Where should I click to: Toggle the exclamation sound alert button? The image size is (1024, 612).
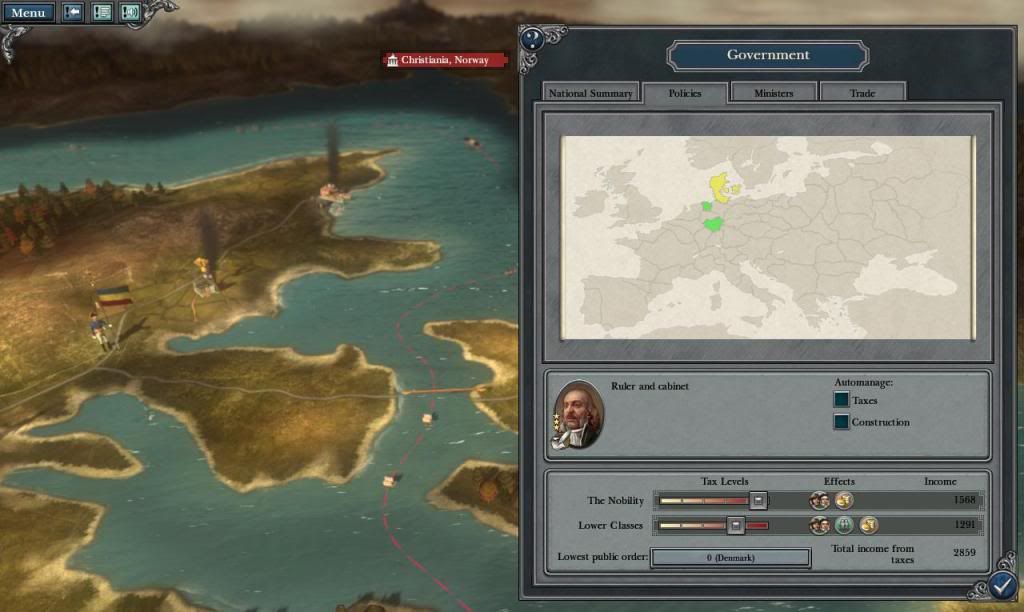tap(130, 13)
